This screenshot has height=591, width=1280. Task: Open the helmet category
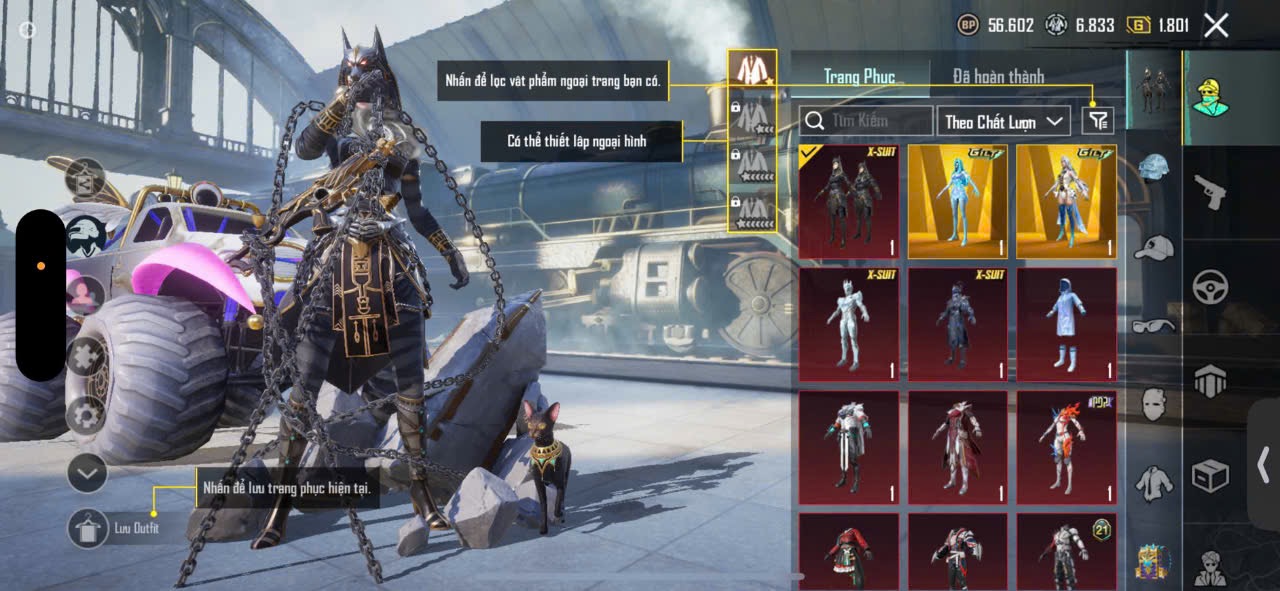(x=1155, y=167)
